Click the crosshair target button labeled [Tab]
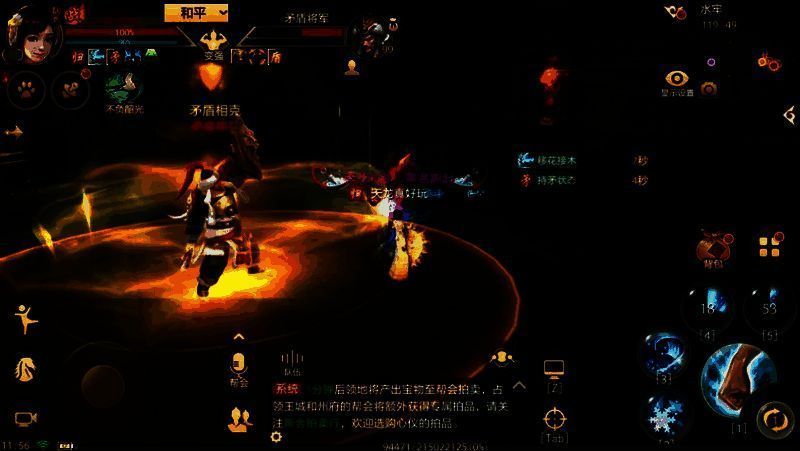 click(554, 419)
